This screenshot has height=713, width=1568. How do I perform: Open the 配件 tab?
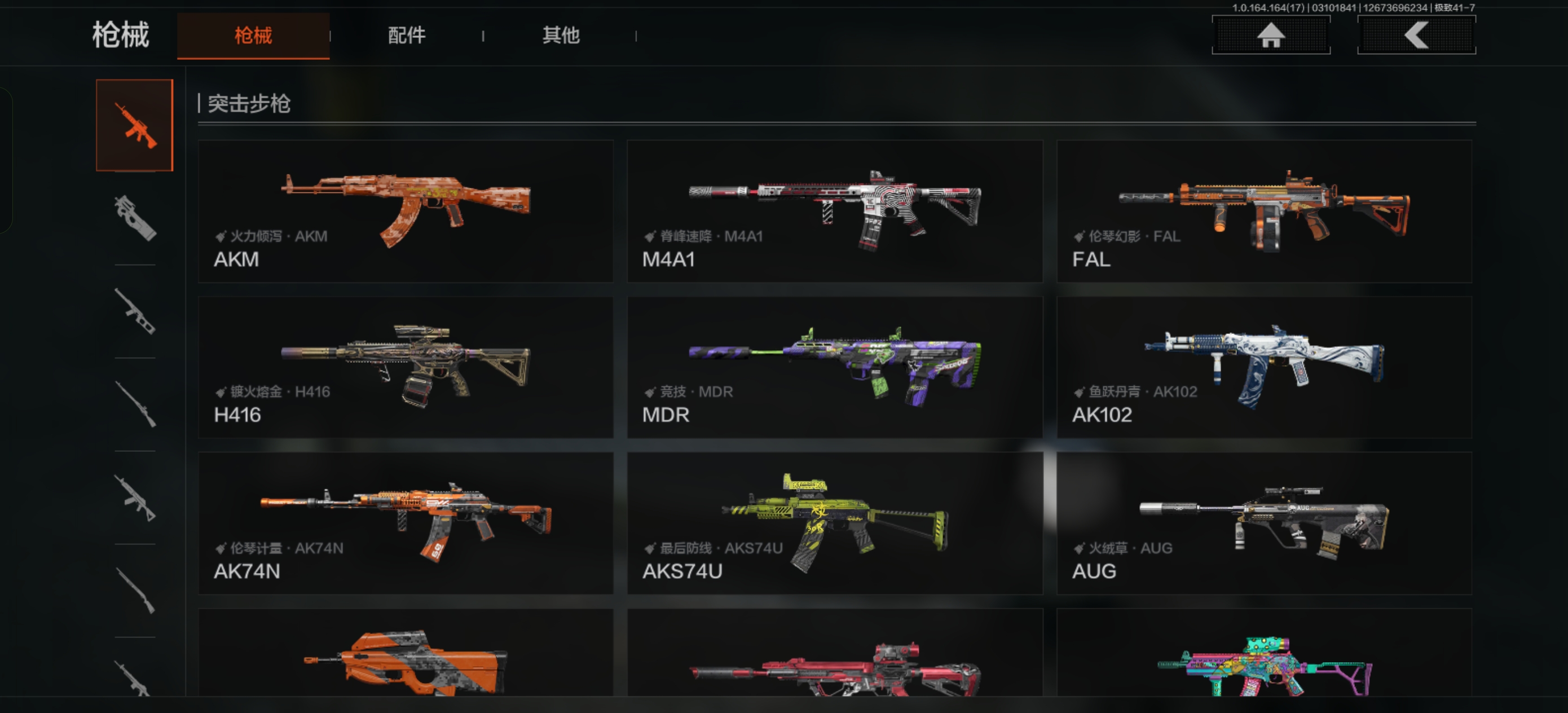coord(407,36)
